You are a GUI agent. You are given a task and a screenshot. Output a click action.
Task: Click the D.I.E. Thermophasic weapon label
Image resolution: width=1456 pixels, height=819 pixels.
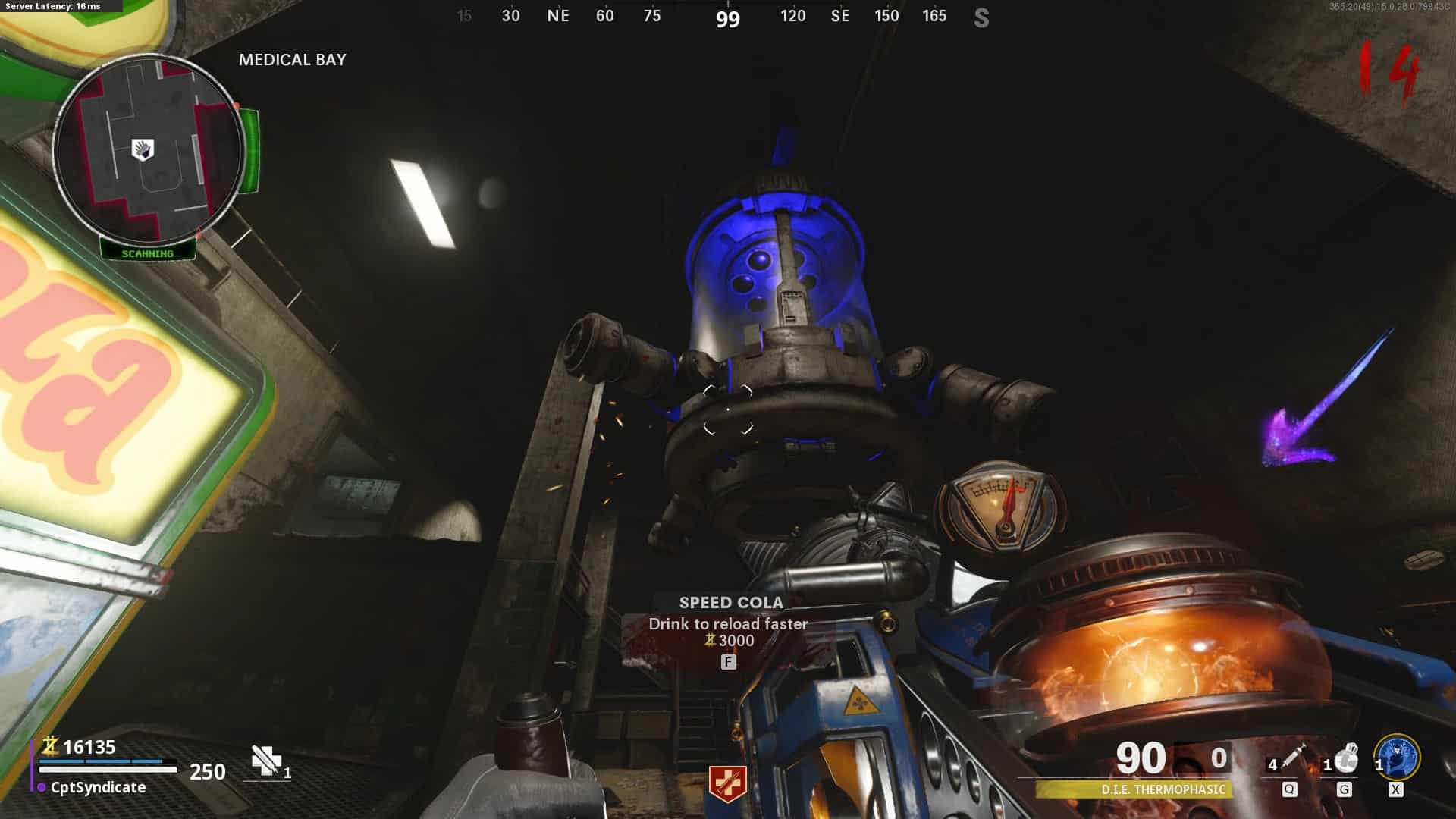click(x=1163, y=789)
